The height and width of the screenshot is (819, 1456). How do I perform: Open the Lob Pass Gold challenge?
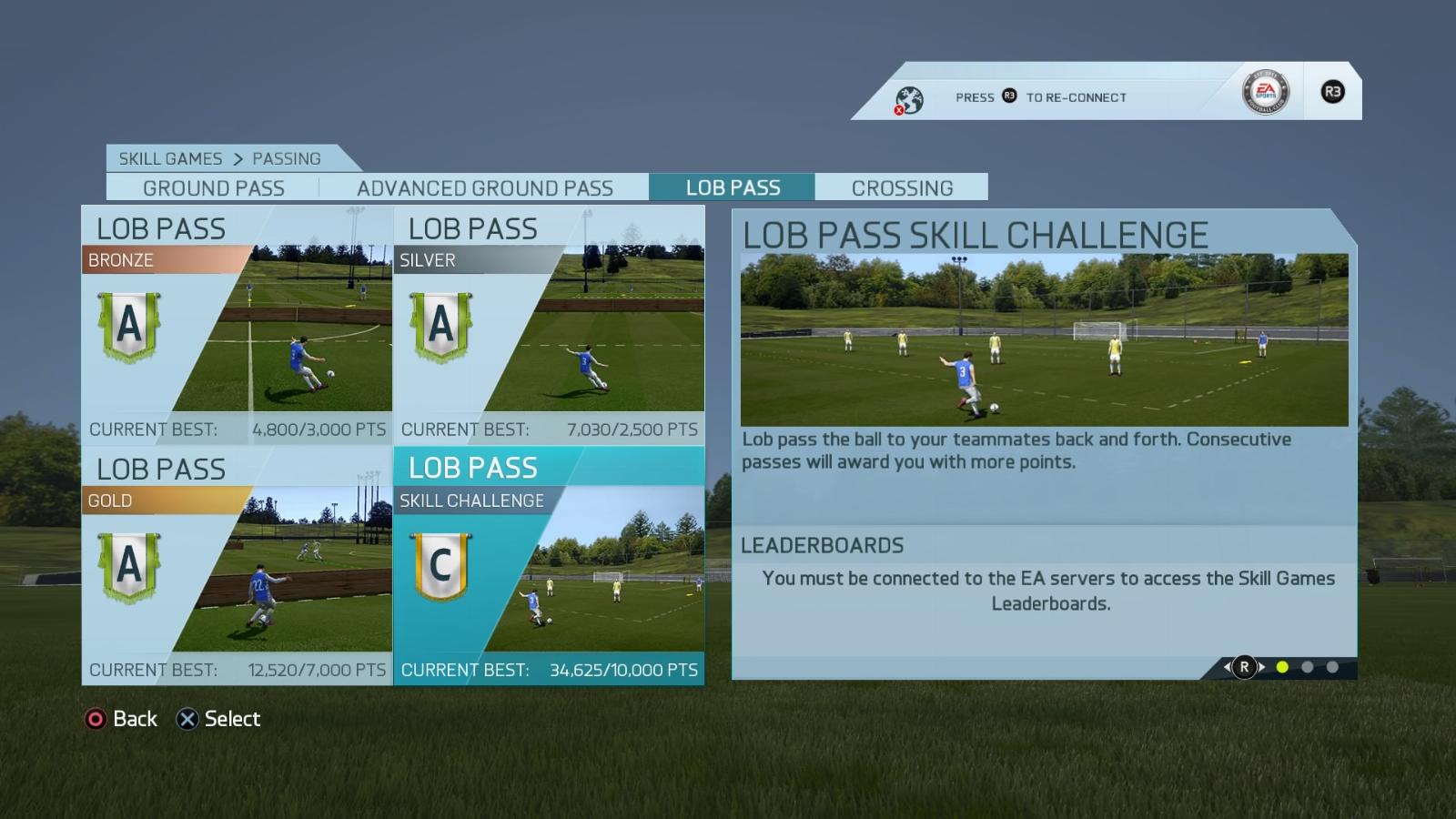click(238, 565)
